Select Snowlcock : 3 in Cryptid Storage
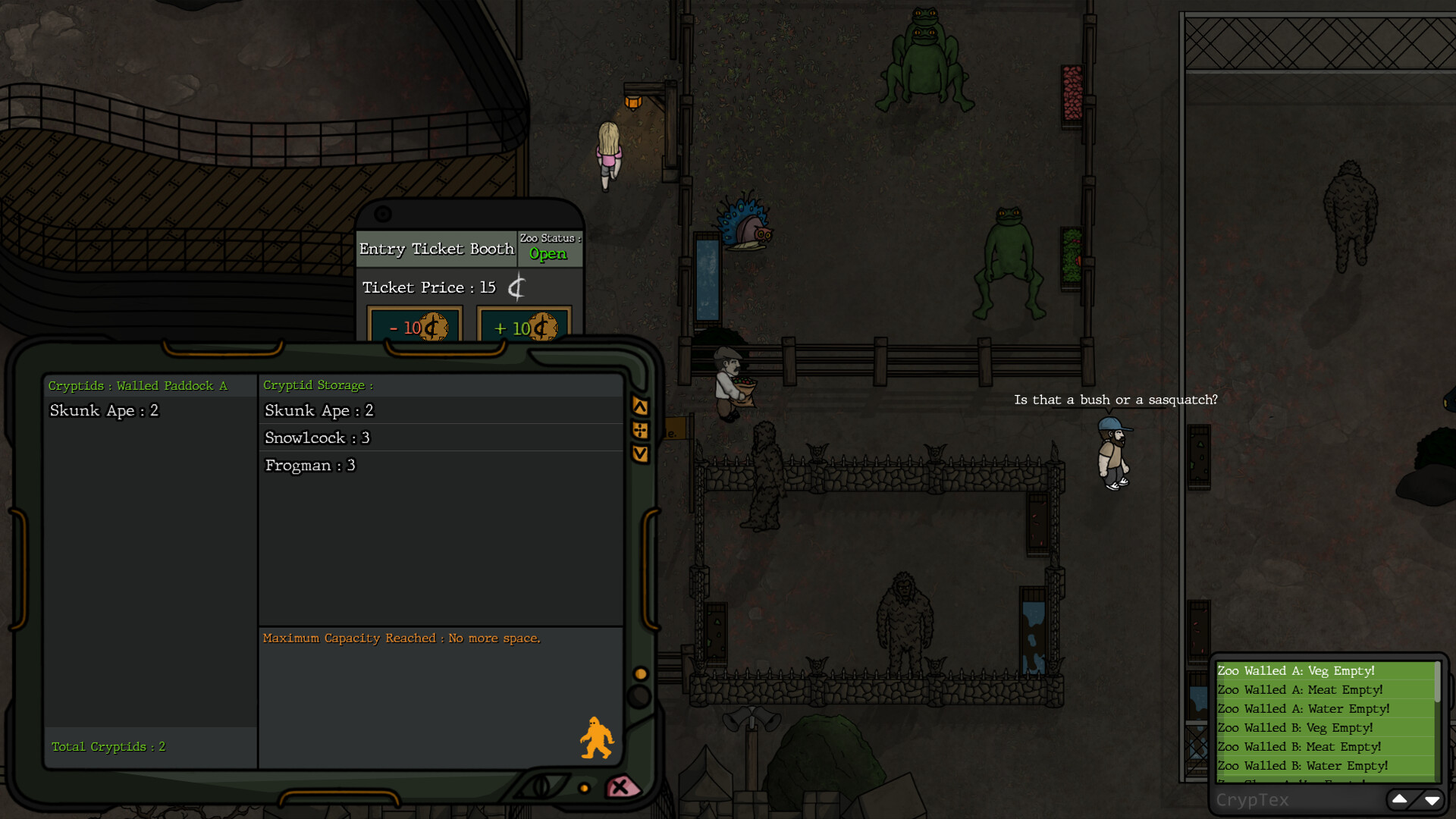Image resolution: width=1456 pixels, height=819 pixels. pyautogui.click(x=316, y=438)
